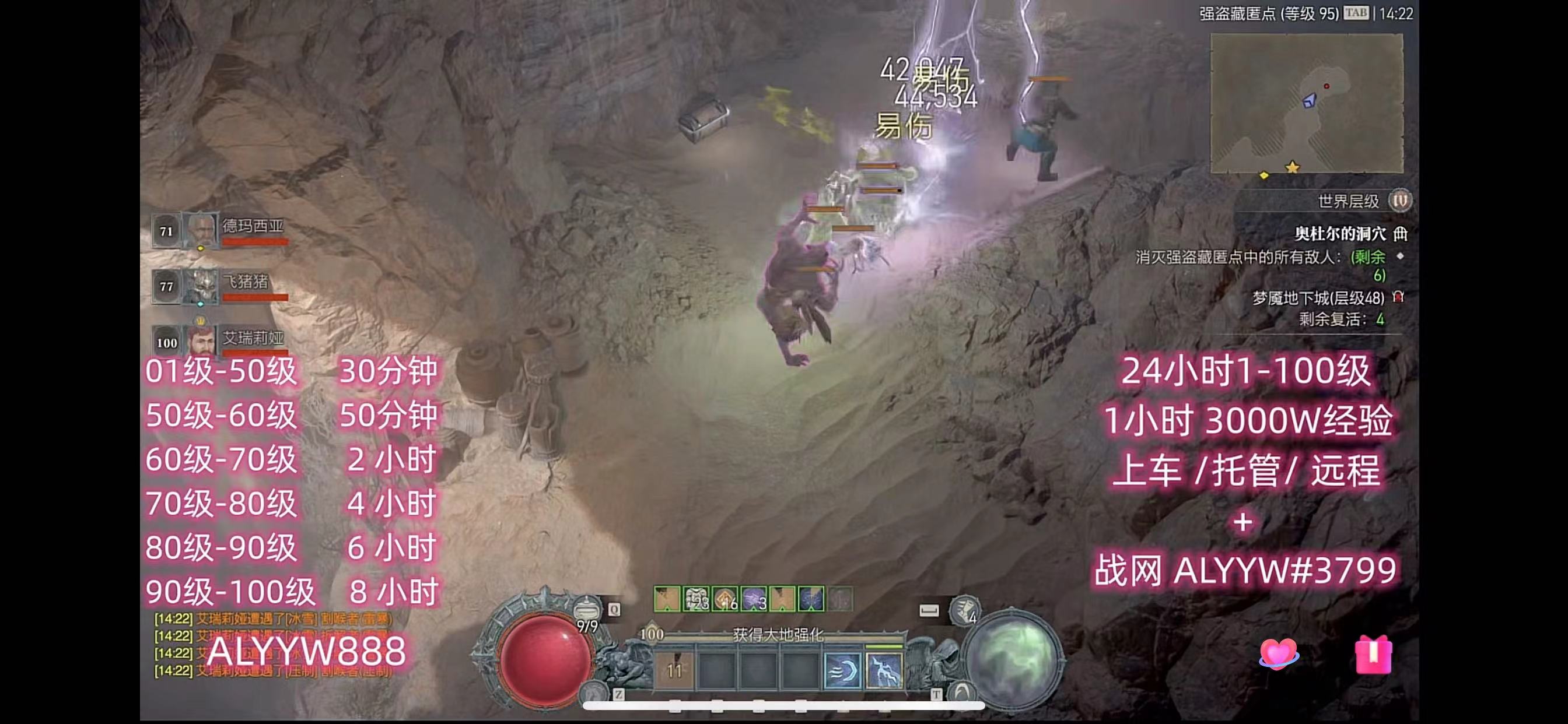
Task: Select party member 艾瑞莉娅's portrait
Action: [x=201, y=340]
